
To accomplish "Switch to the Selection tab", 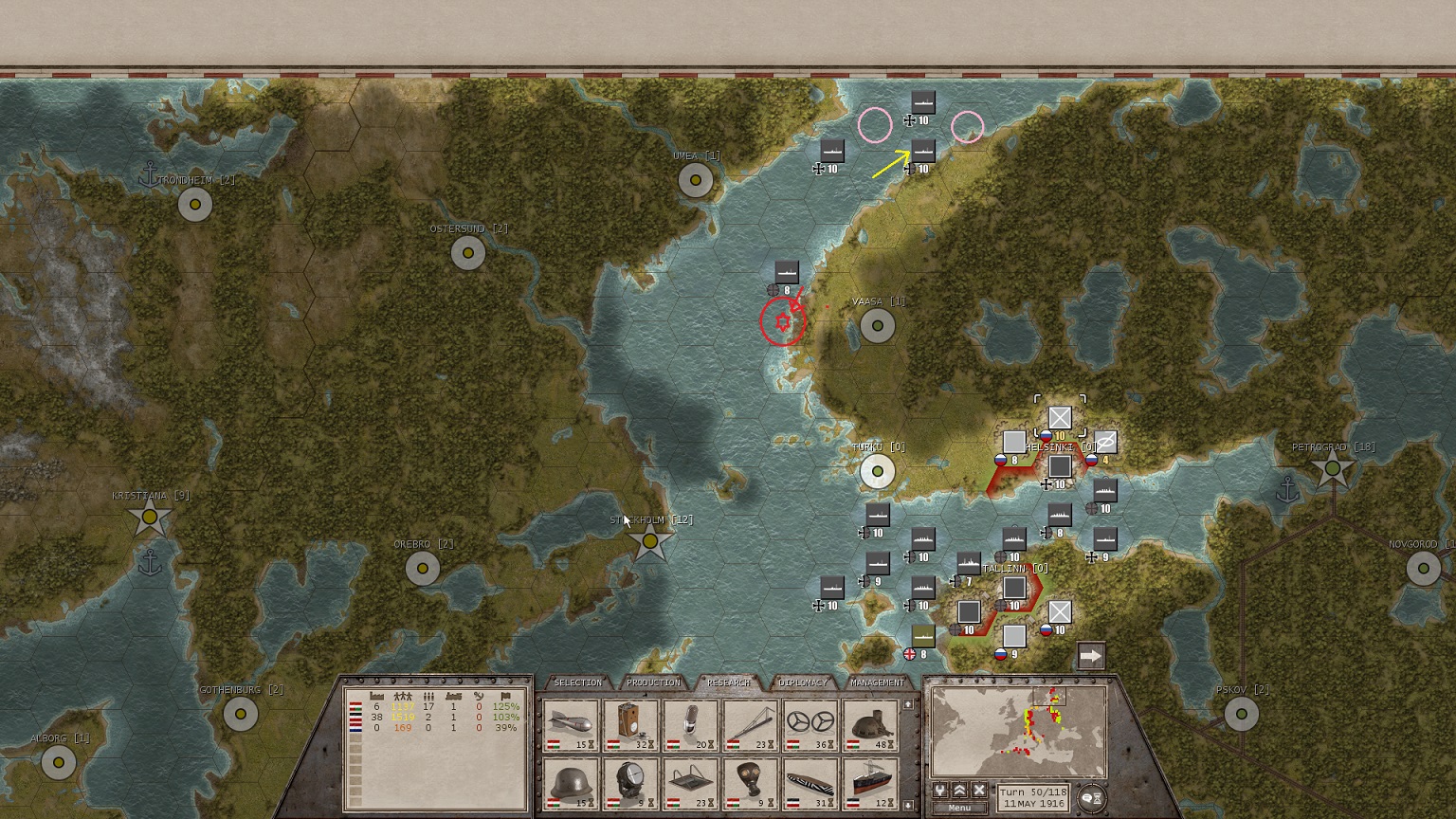I will click(577, 682).
